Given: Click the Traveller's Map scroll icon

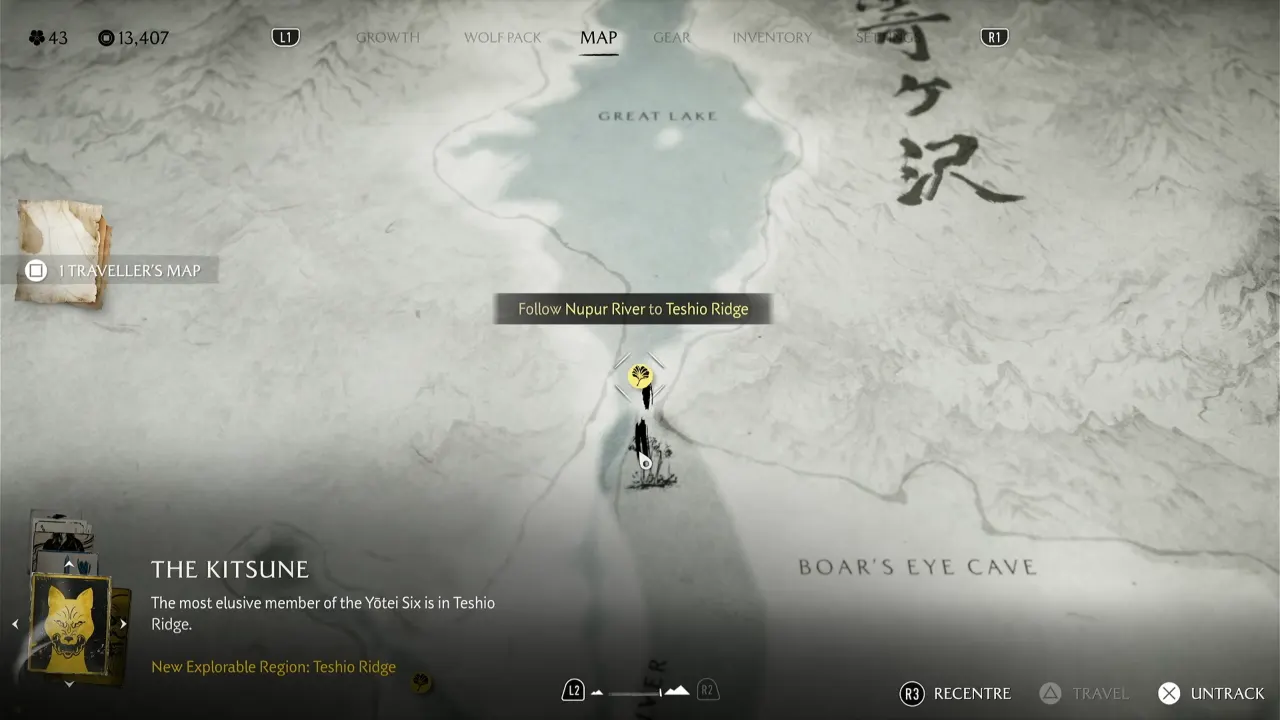Looking at the screenshot, I should [60, 250].
